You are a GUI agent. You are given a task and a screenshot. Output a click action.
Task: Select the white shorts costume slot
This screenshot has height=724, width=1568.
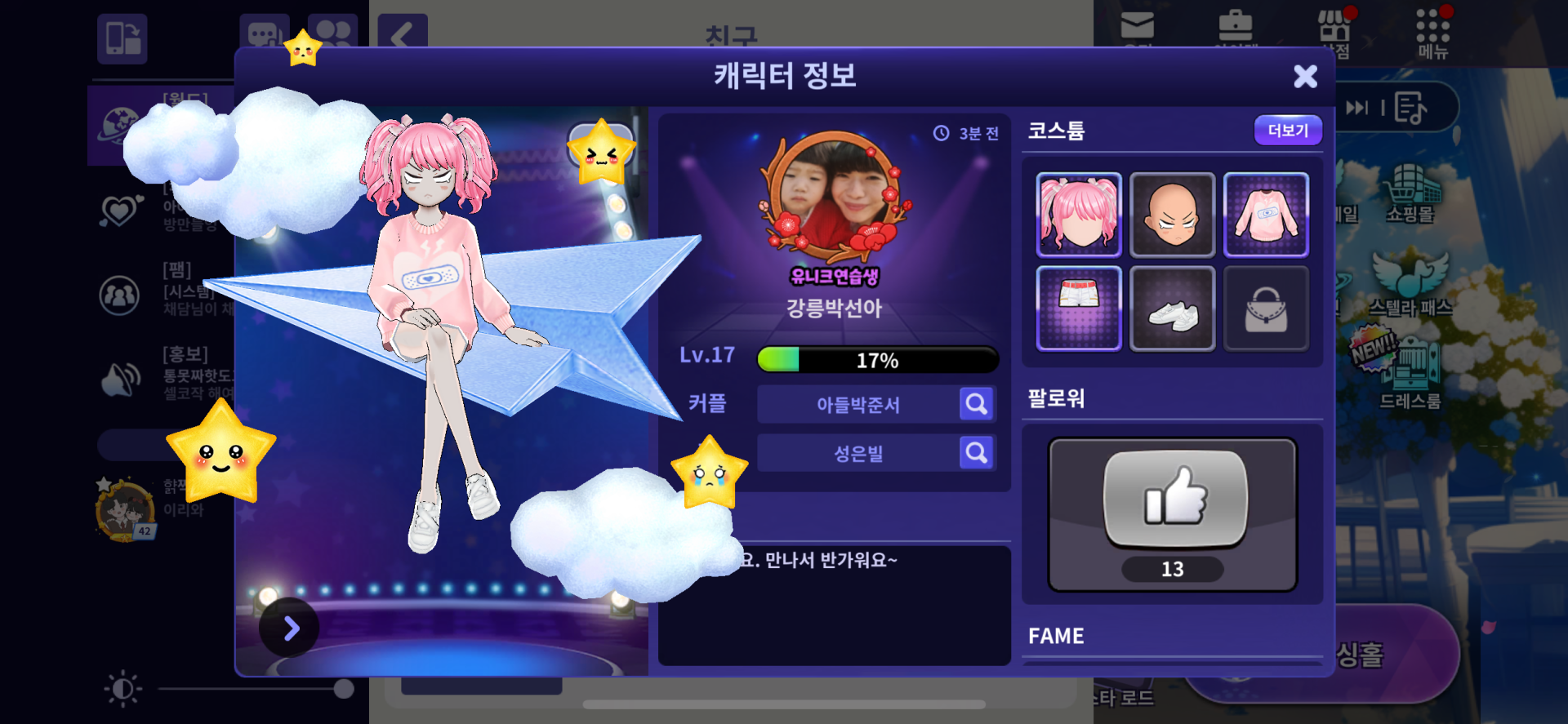[1079, 309]
